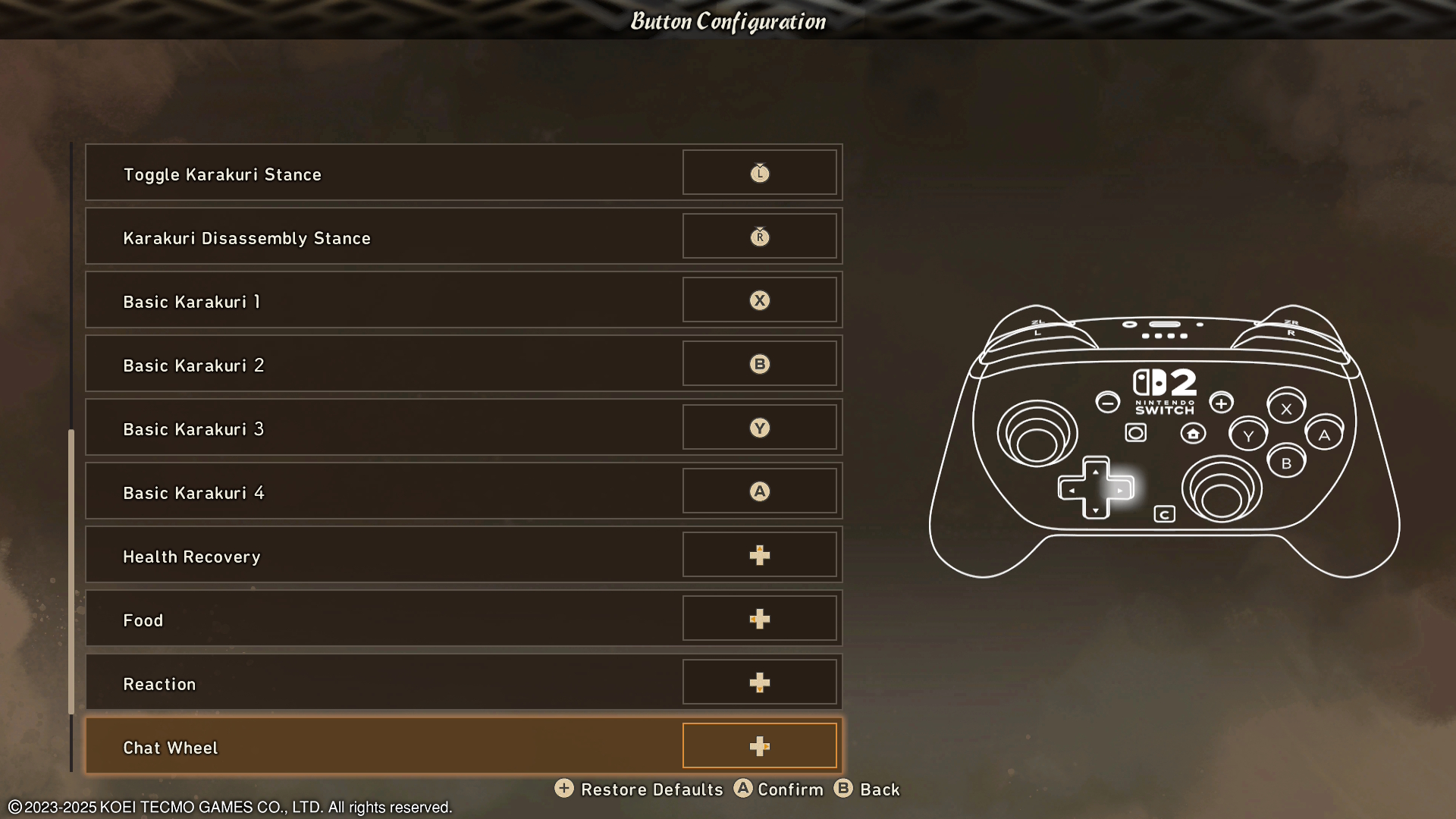Open the Food button binding
Viewport: 1456px width, 819px height.
pyautogui.click(x=463, y=619)
